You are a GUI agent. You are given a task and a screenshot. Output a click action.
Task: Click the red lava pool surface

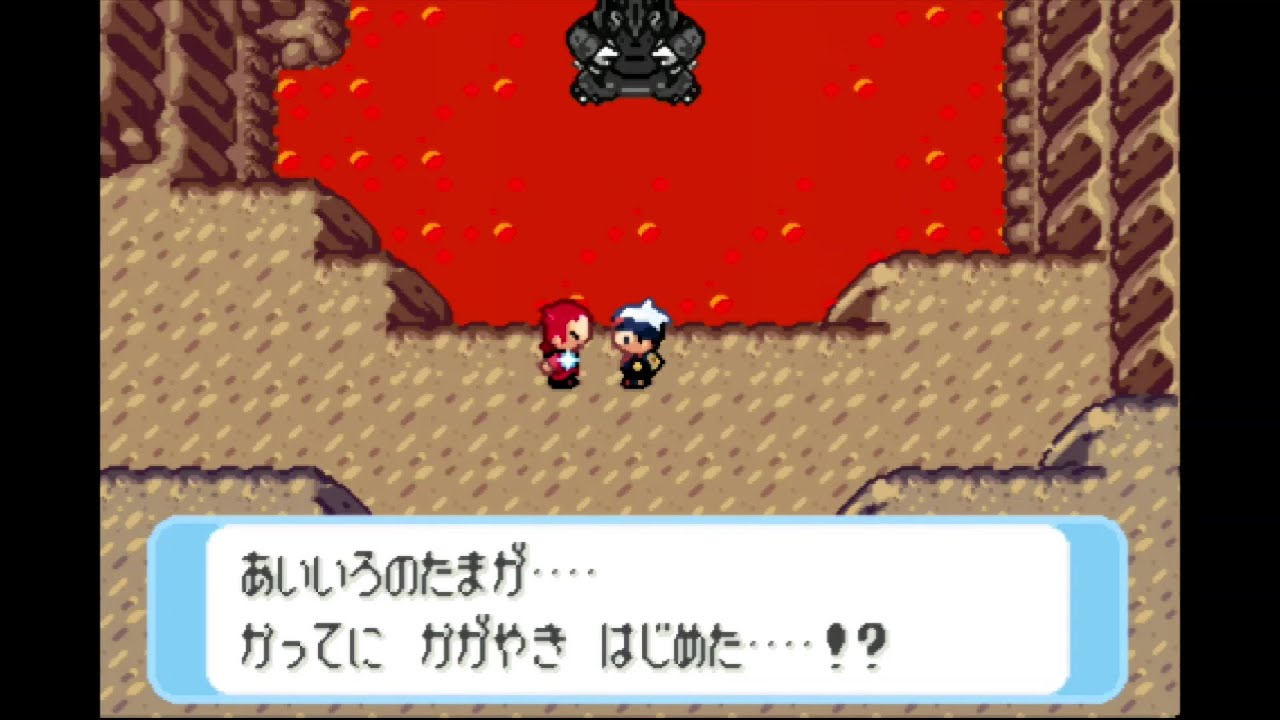(x=700, y=180)
